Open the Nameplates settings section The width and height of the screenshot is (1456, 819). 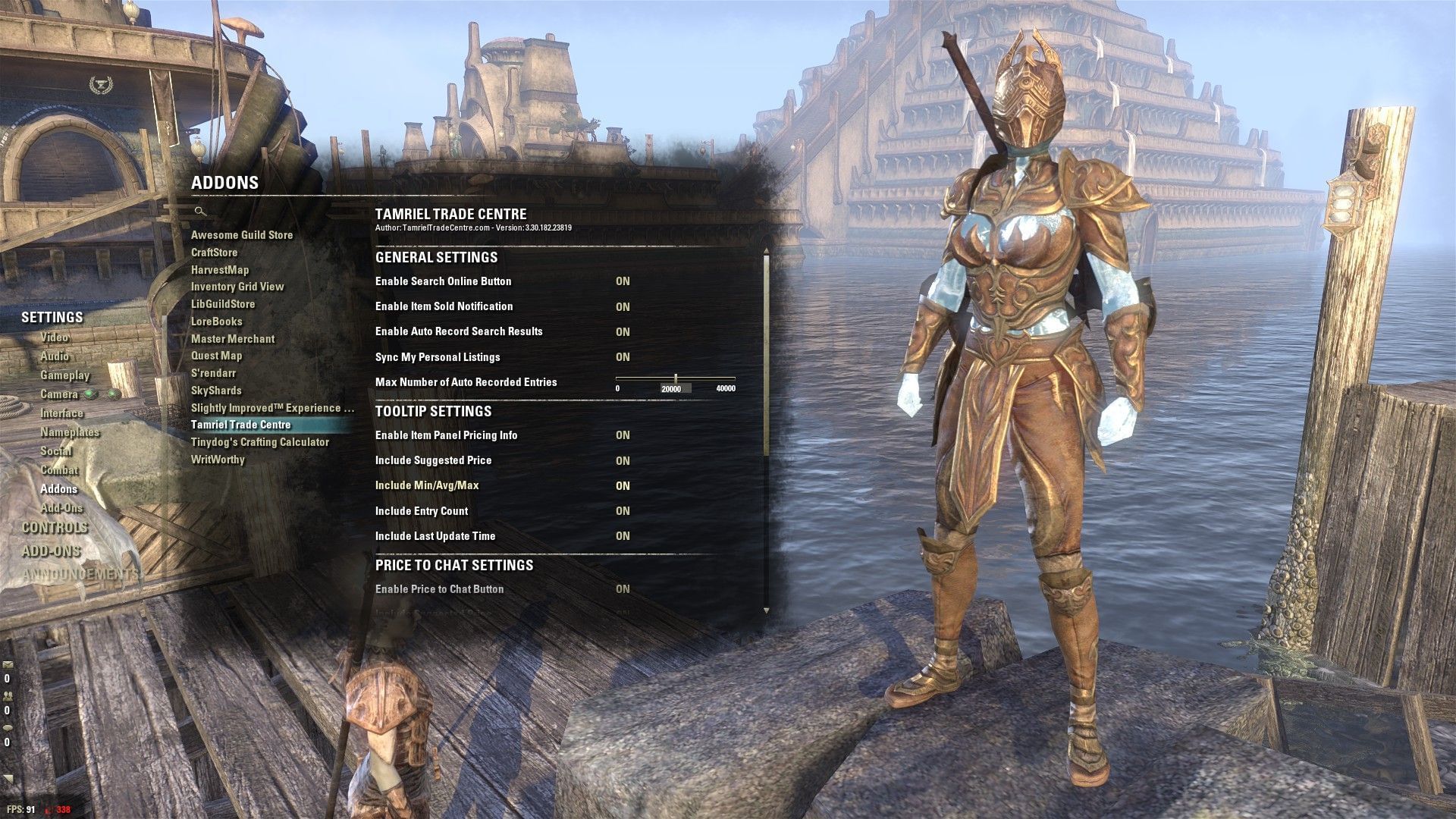(x=70, y=432)
